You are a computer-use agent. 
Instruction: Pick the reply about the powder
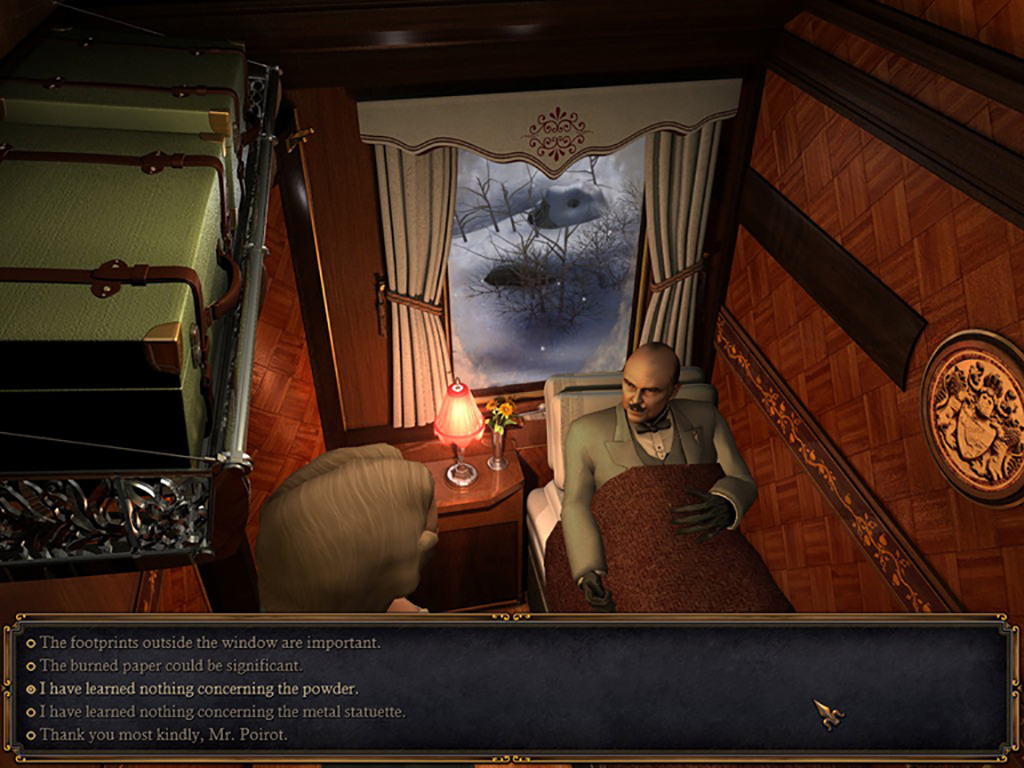point(198,689)
